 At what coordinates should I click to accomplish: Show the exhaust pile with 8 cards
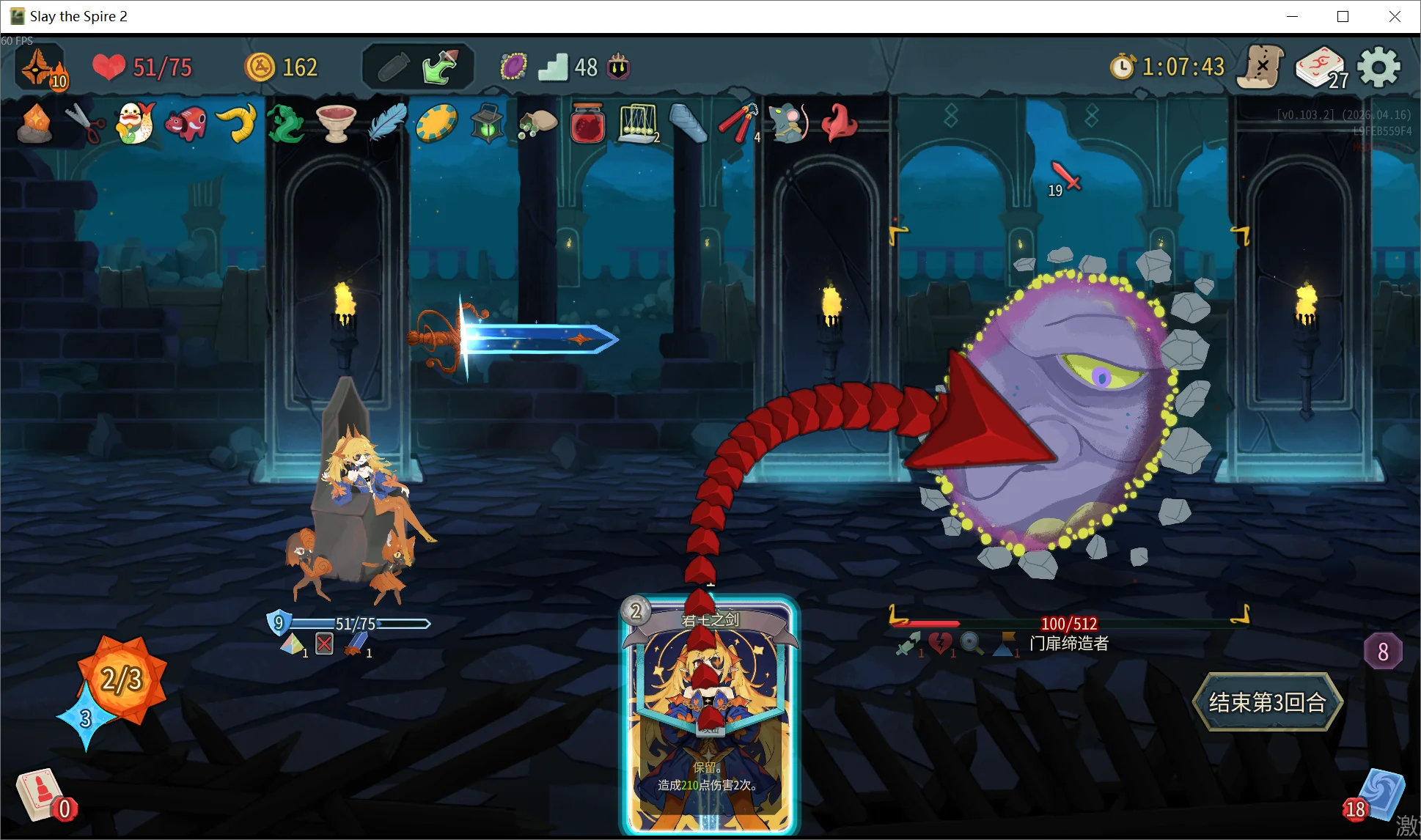[x=1383, y=651]
